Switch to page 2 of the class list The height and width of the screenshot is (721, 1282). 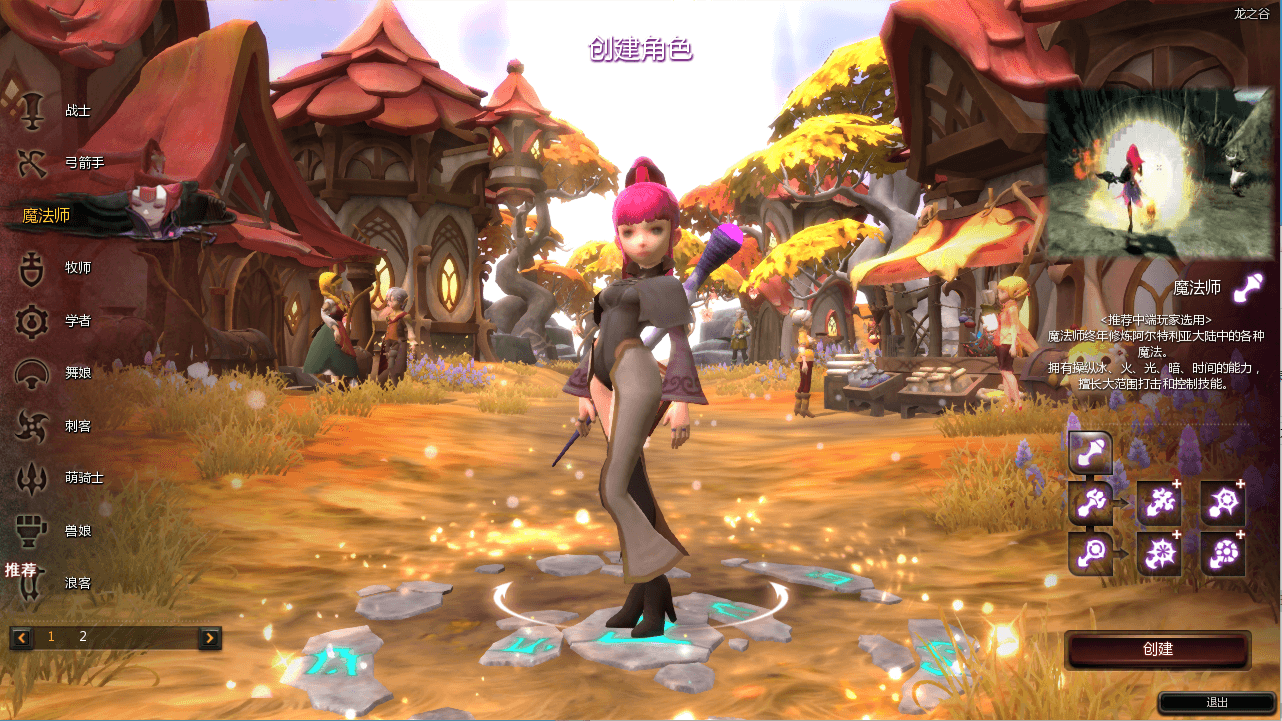pyautogui.click(x=83, y=636)
